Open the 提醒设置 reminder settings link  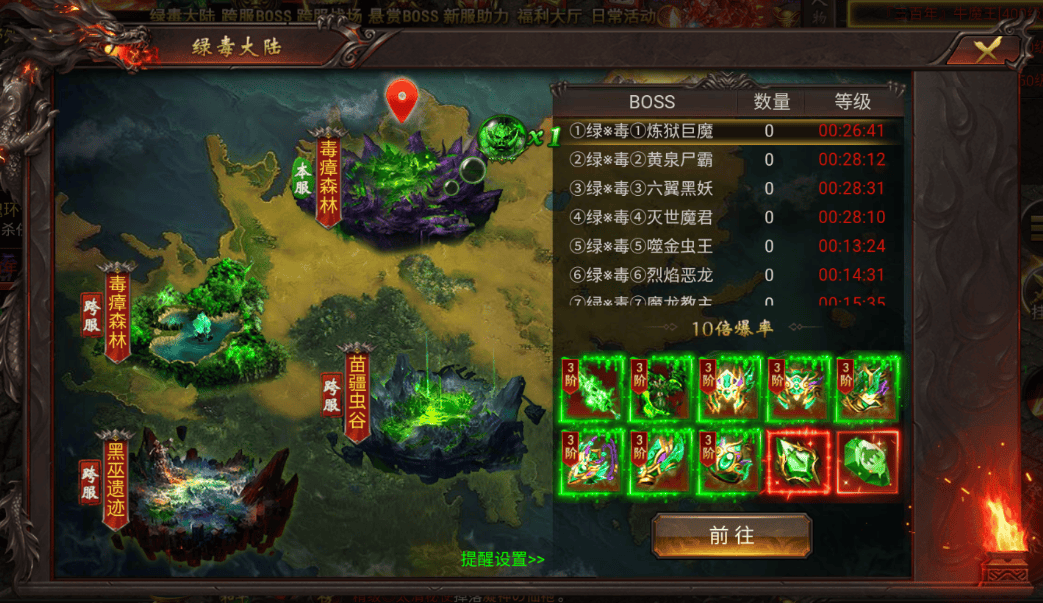tap(503, 560)
